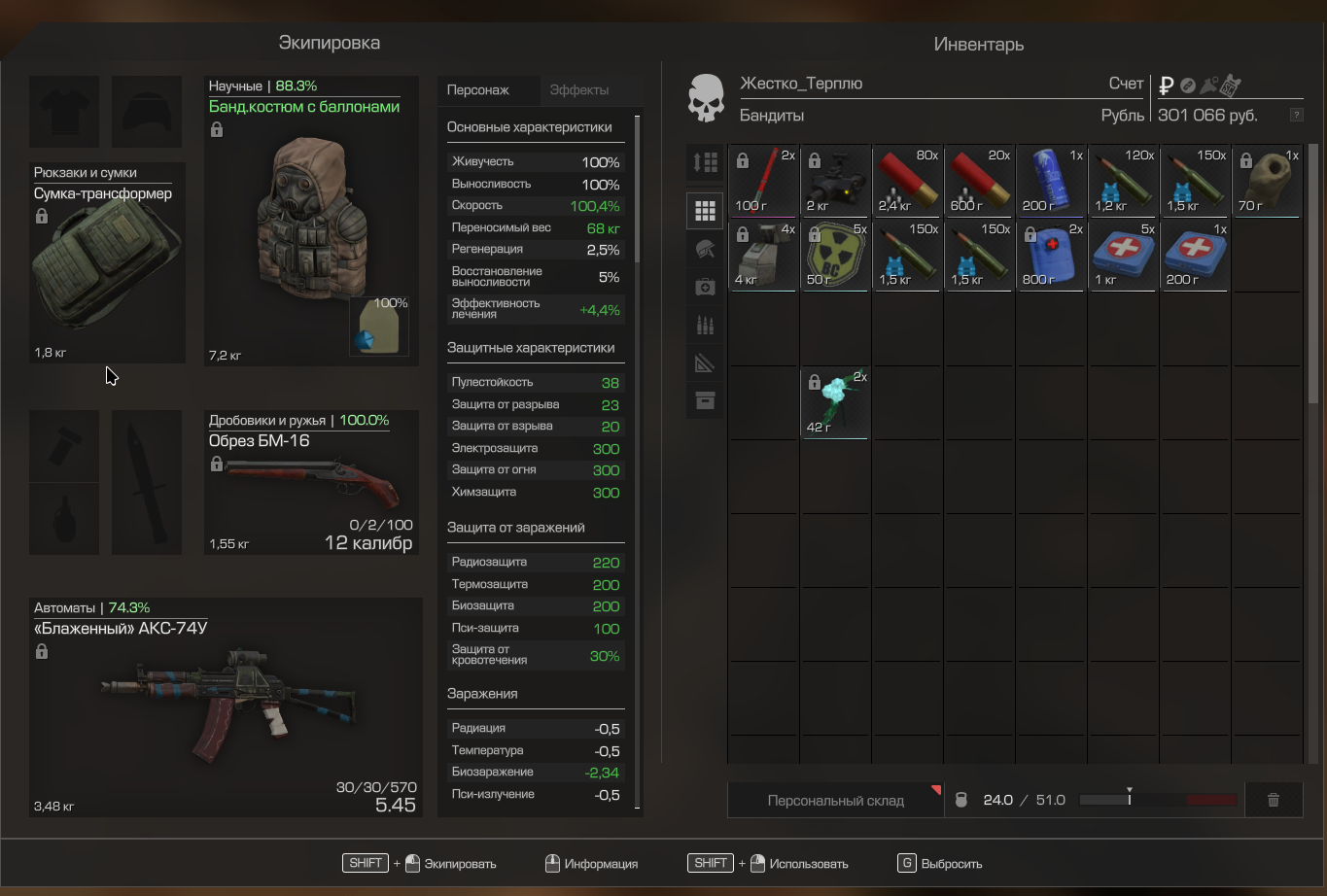Select the glowing cyan artifact item

pyautogui.click(x=835, y=401)
